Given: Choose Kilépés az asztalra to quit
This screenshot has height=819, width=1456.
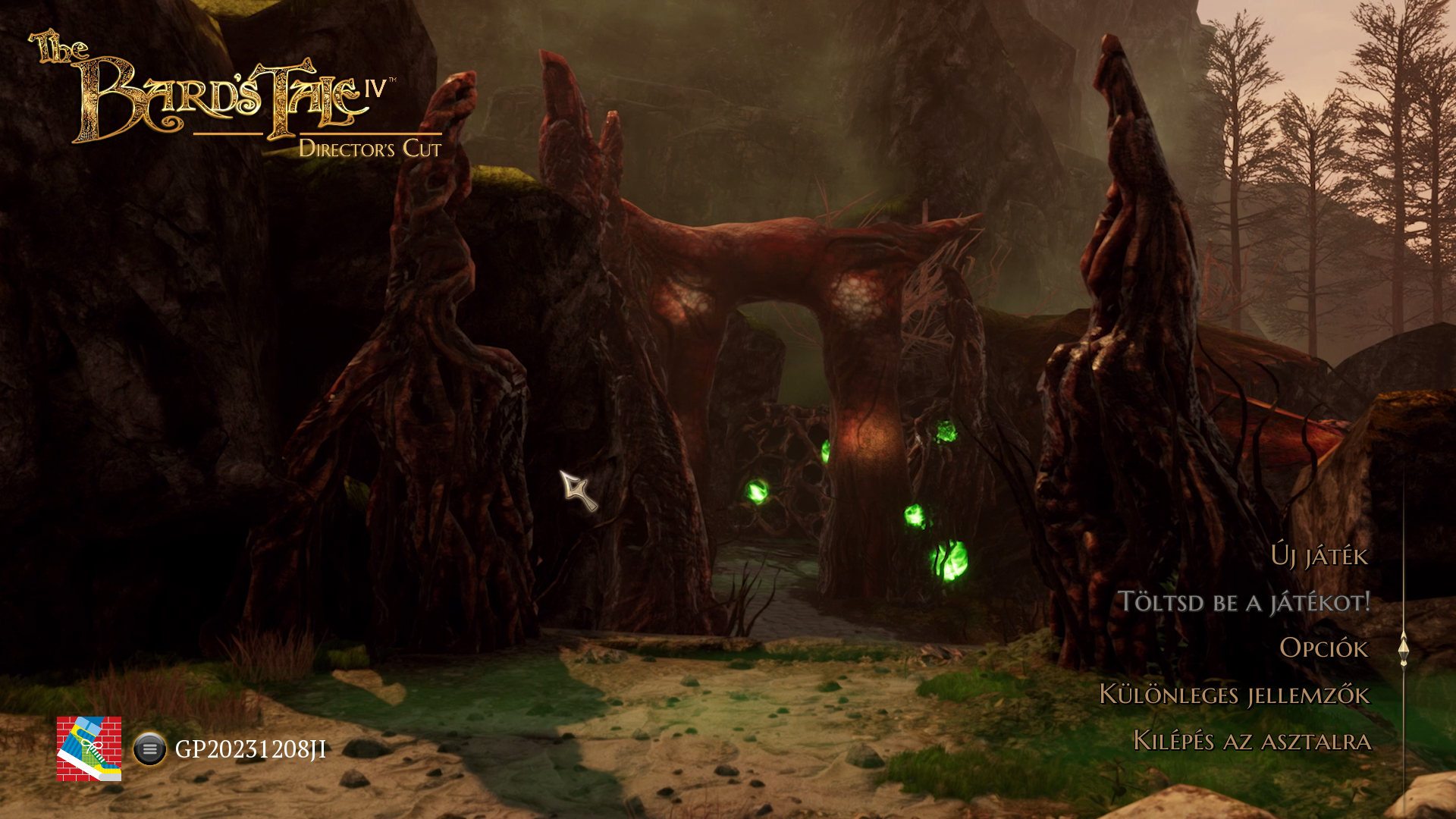Looking at the screenshot, I should 1251,741.
